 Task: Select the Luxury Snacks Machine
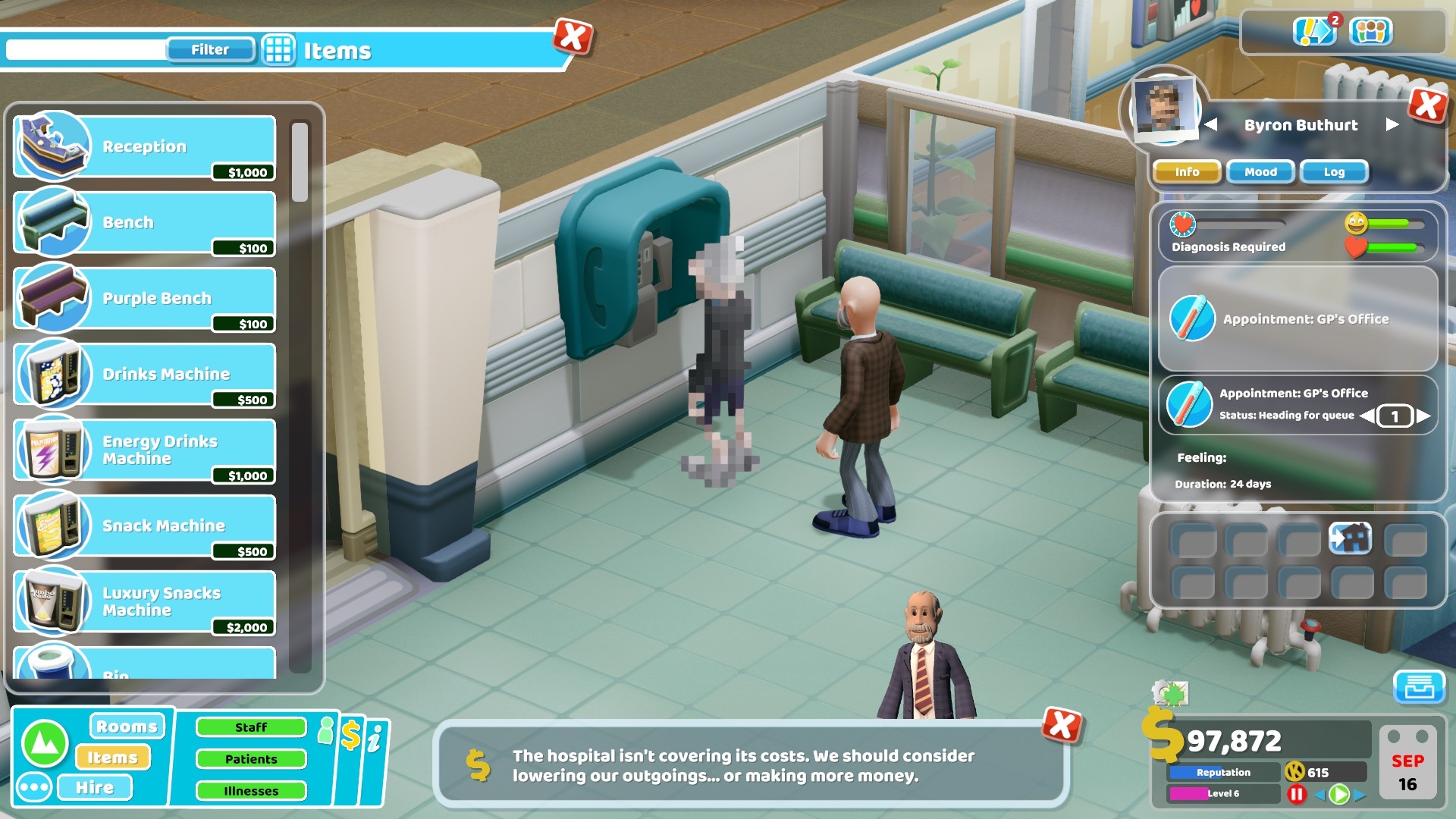point(144,602)
